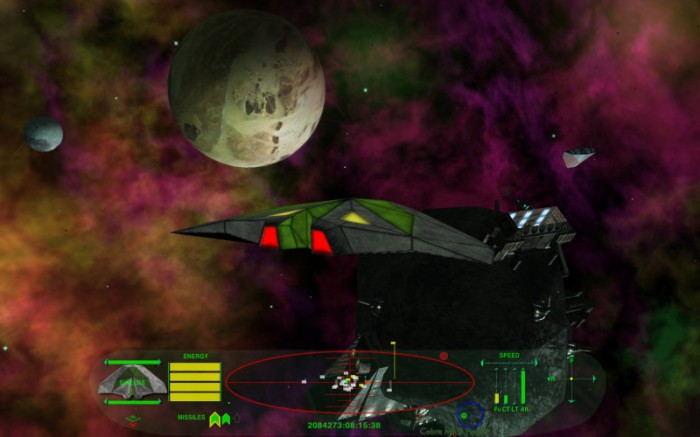Select the ship shield status display
Viewport: 700px width, 437px height.
tap(132, 382)
